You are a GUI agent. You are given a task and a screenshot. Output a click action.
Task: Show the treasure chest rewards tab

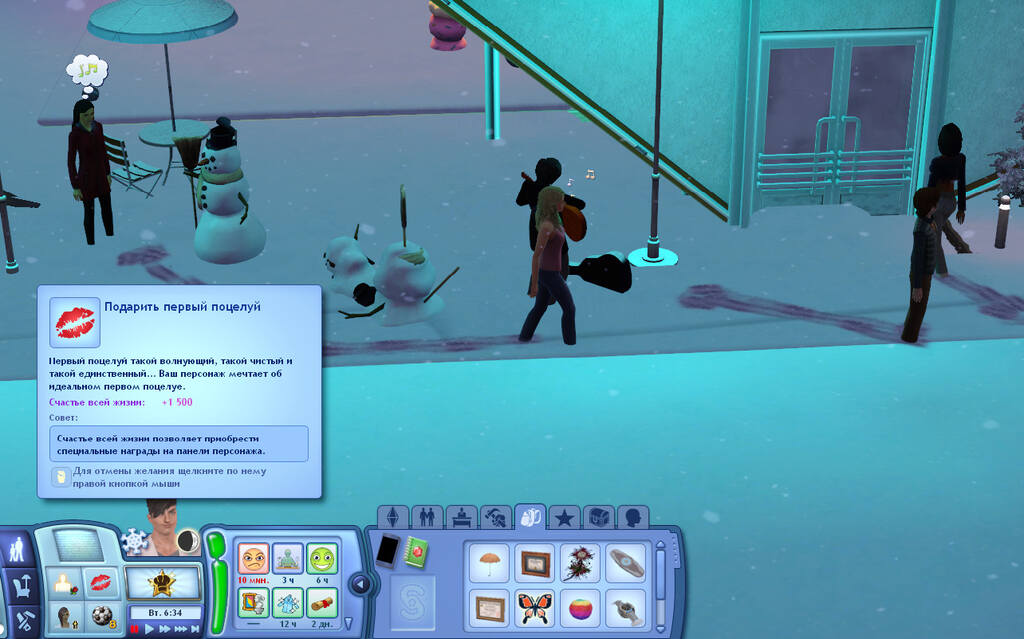(598, 518)
